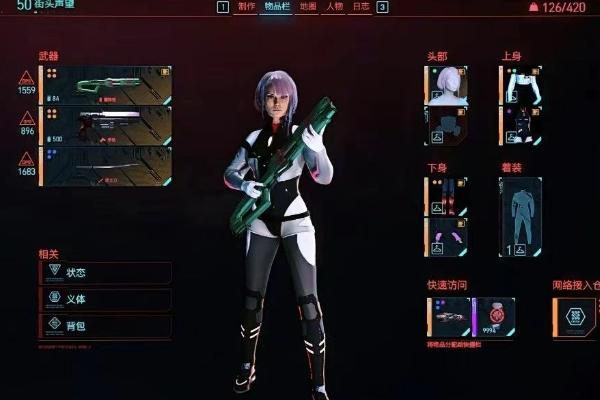Select the head slot with pale hair item
Screen dimensions: 600x400
pyautogui.click(x=446, y=85)
